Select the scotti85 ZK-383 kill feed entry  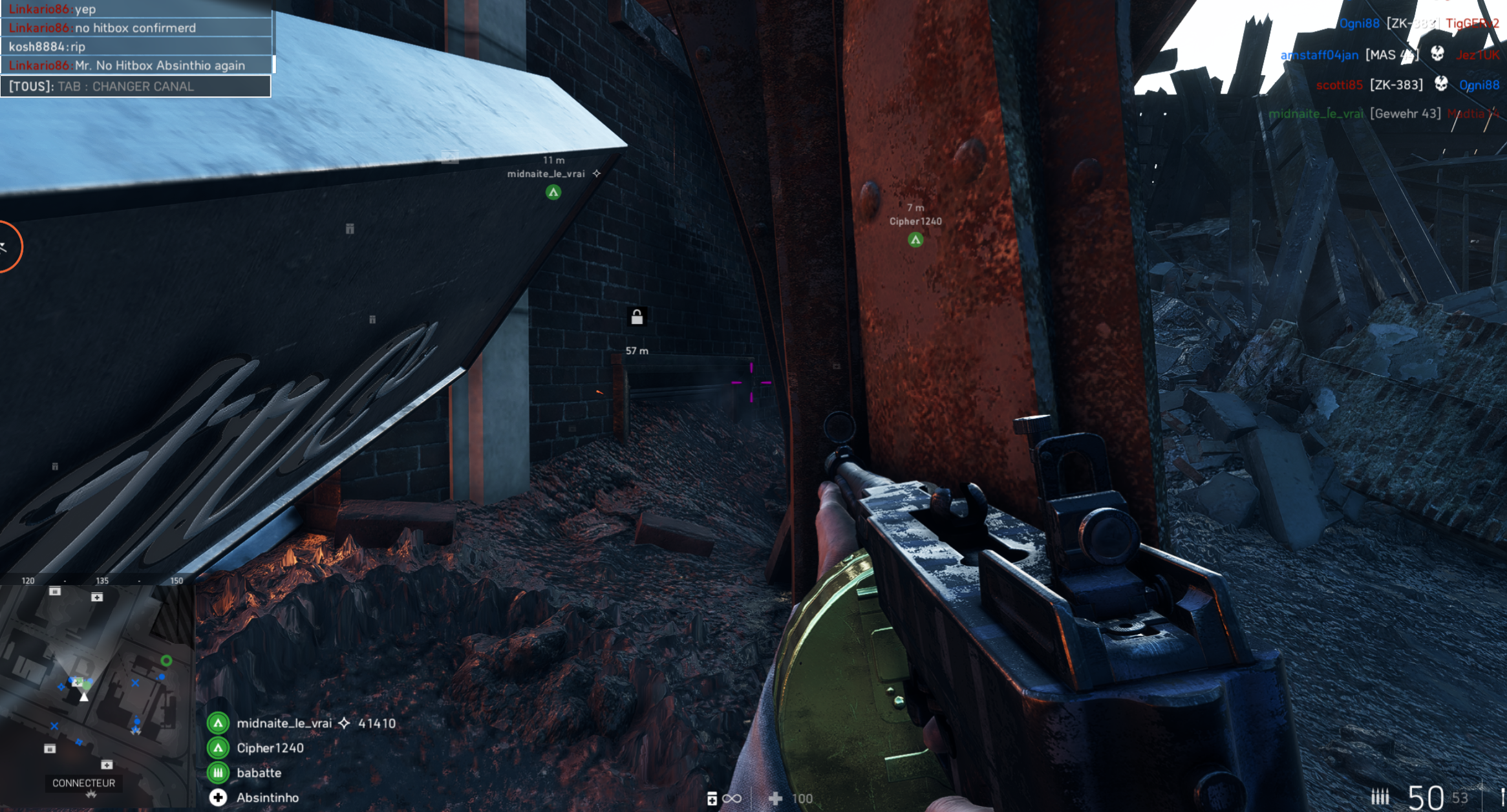[x=1407, y=85]
